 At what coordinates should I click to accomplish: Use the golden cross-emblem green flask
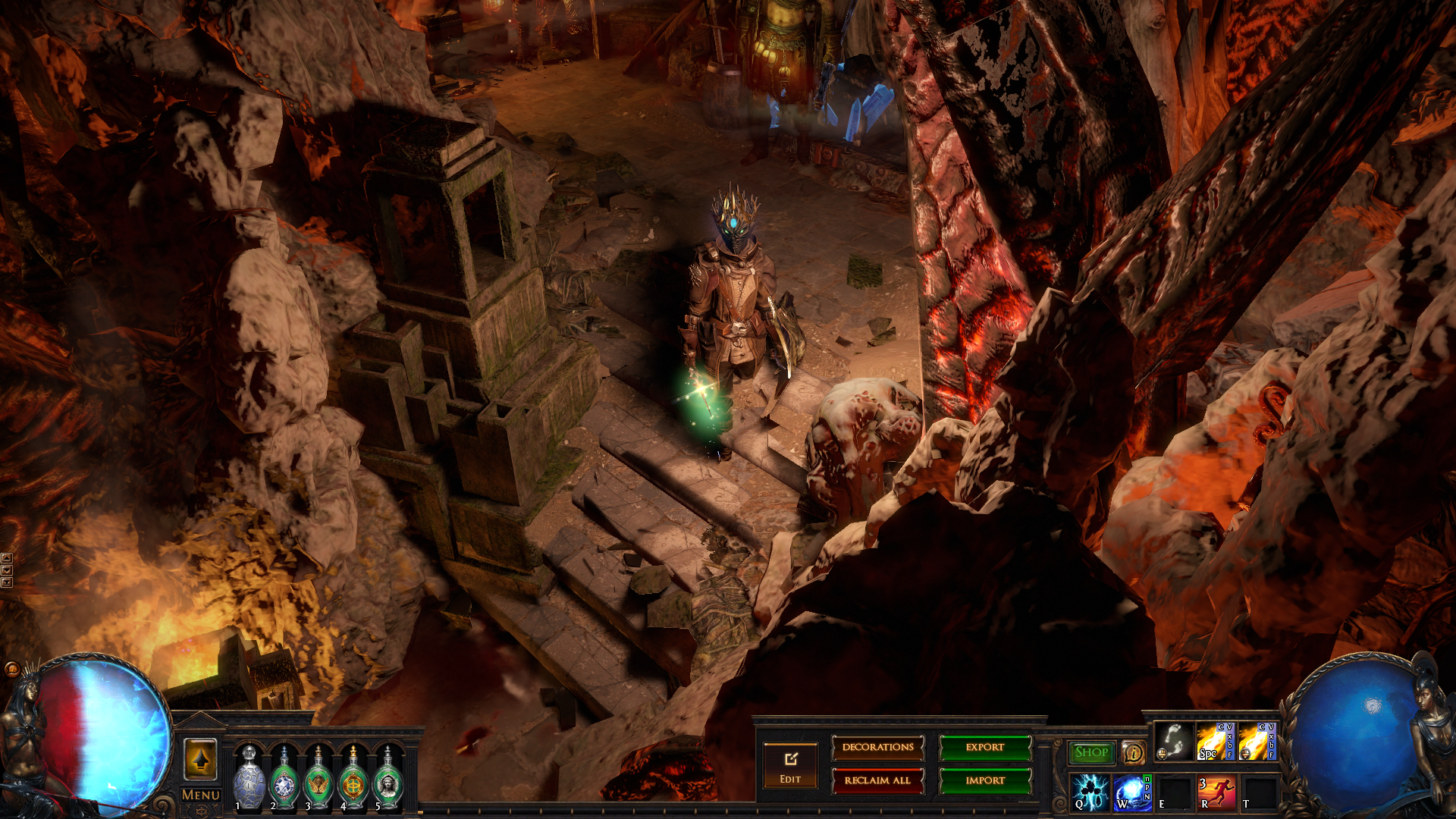(353, 779)
